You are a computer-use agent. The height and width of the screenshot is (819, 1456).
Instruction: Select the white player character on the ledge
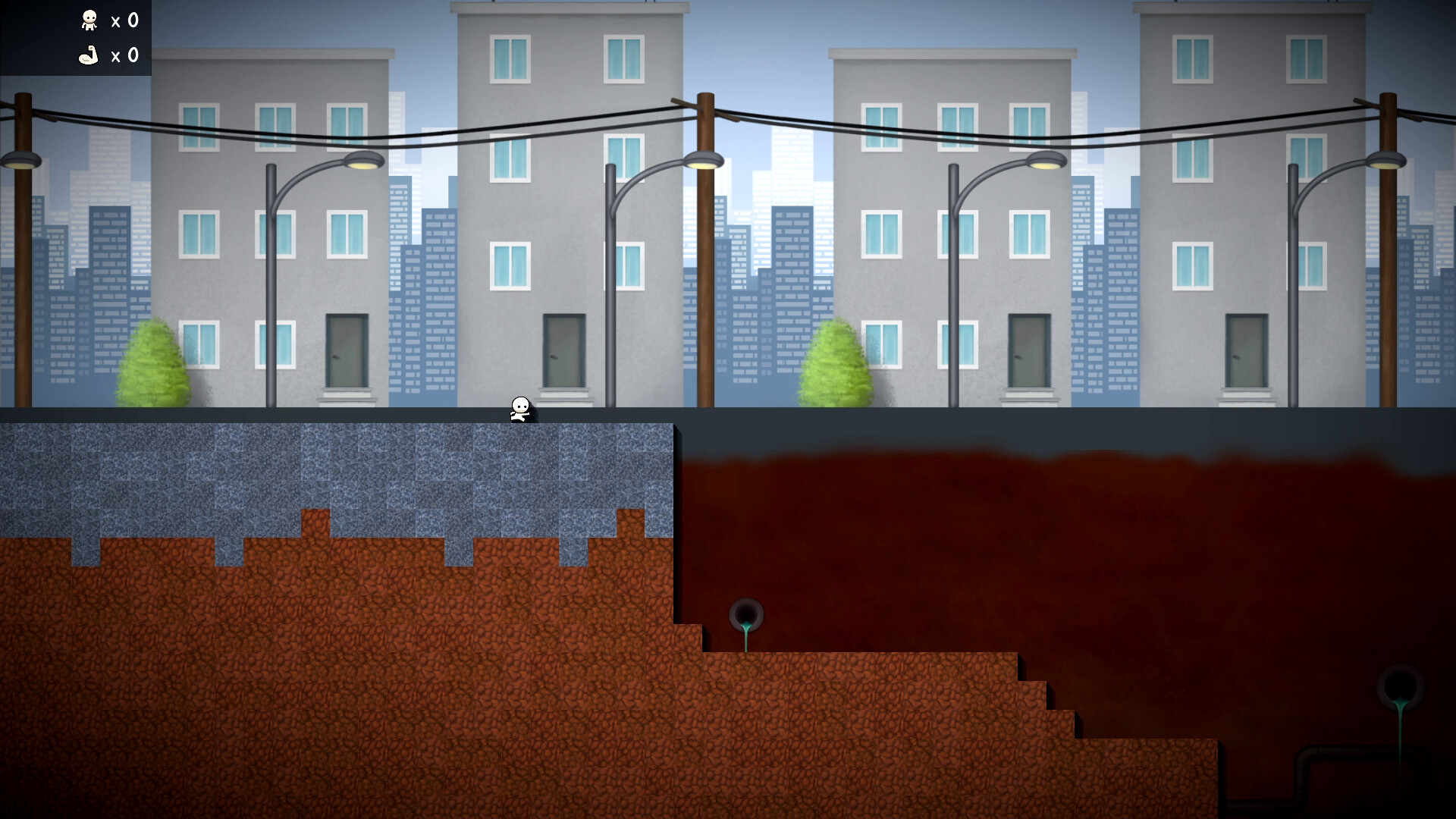click(519, 409)
